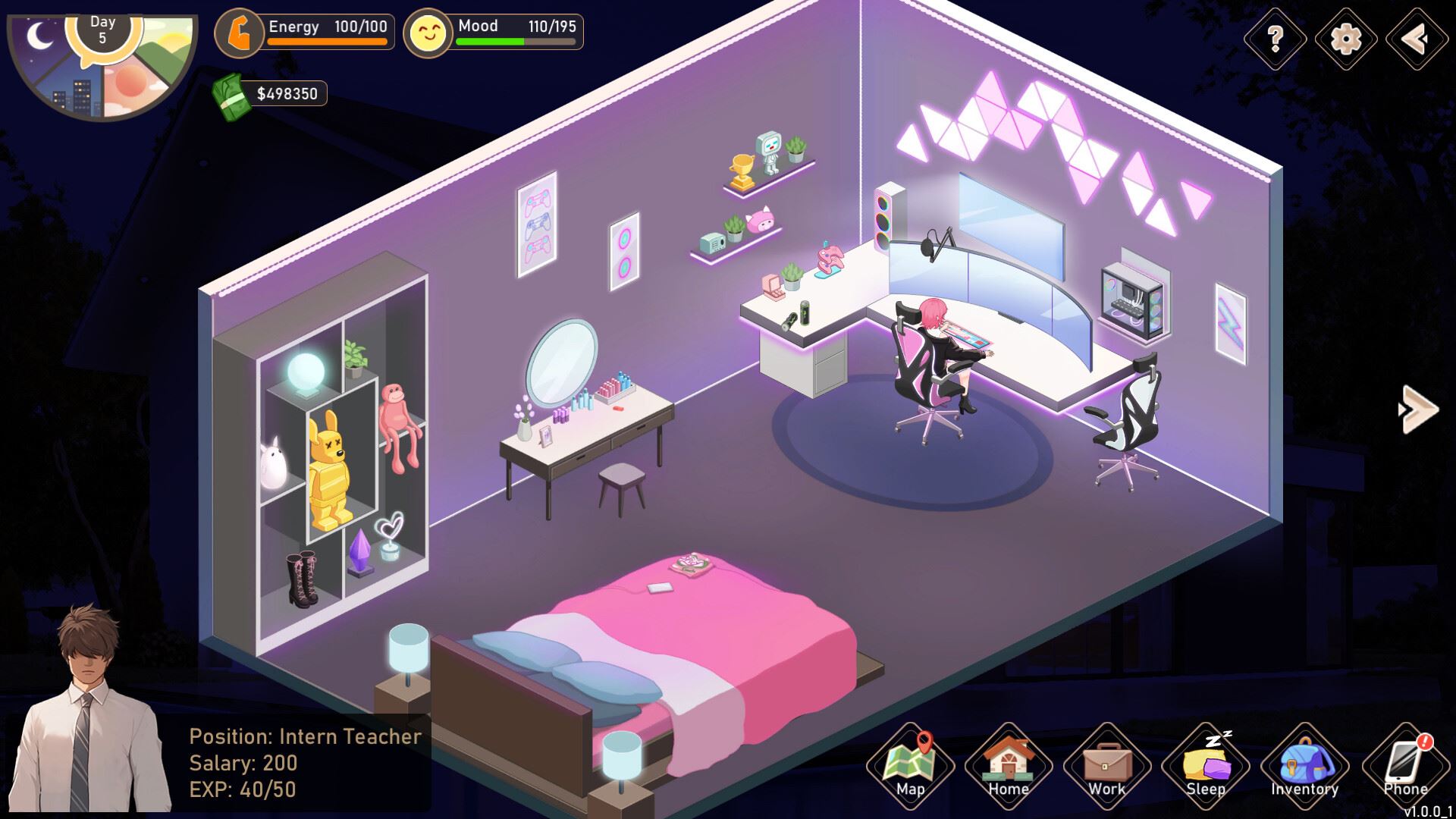
Task: Open the help question mark button
Action: click(1276, 38)
